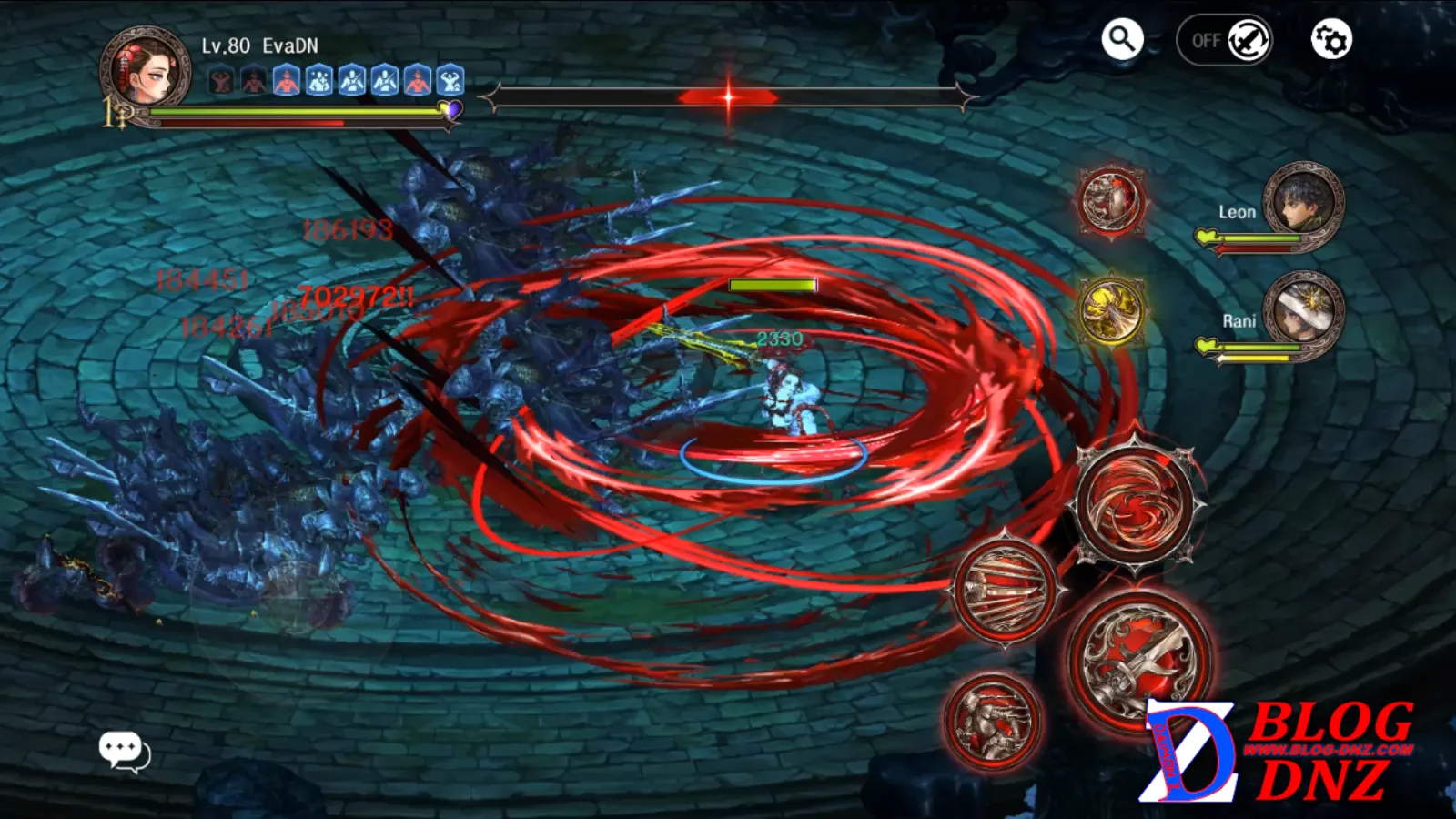Viewport: 1456px width, 819px height.
Task: Activate the crouching knight skill icon
Action: (x=991, y=720)
